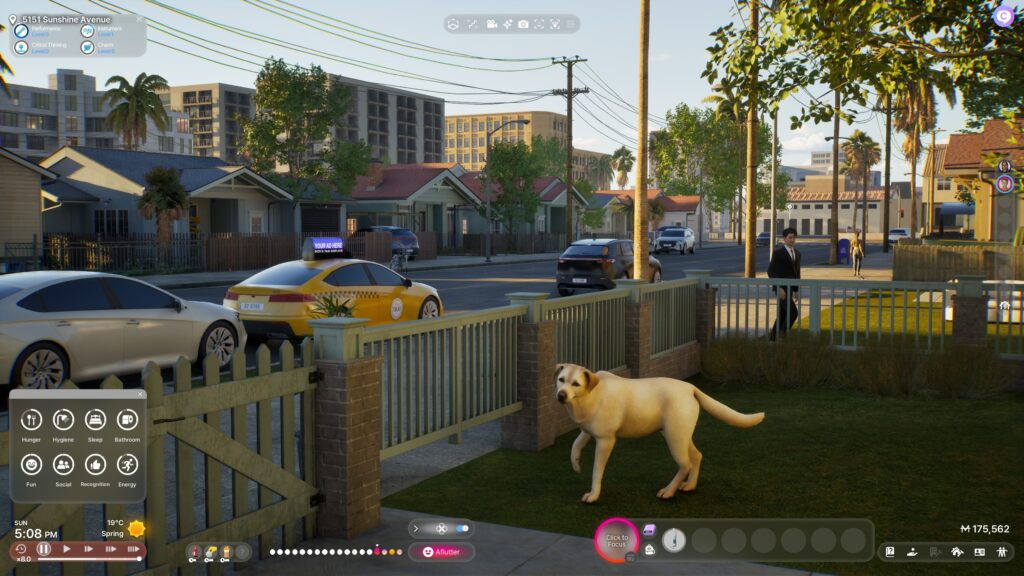Click the Sleep need icon

tap(95, 420)
